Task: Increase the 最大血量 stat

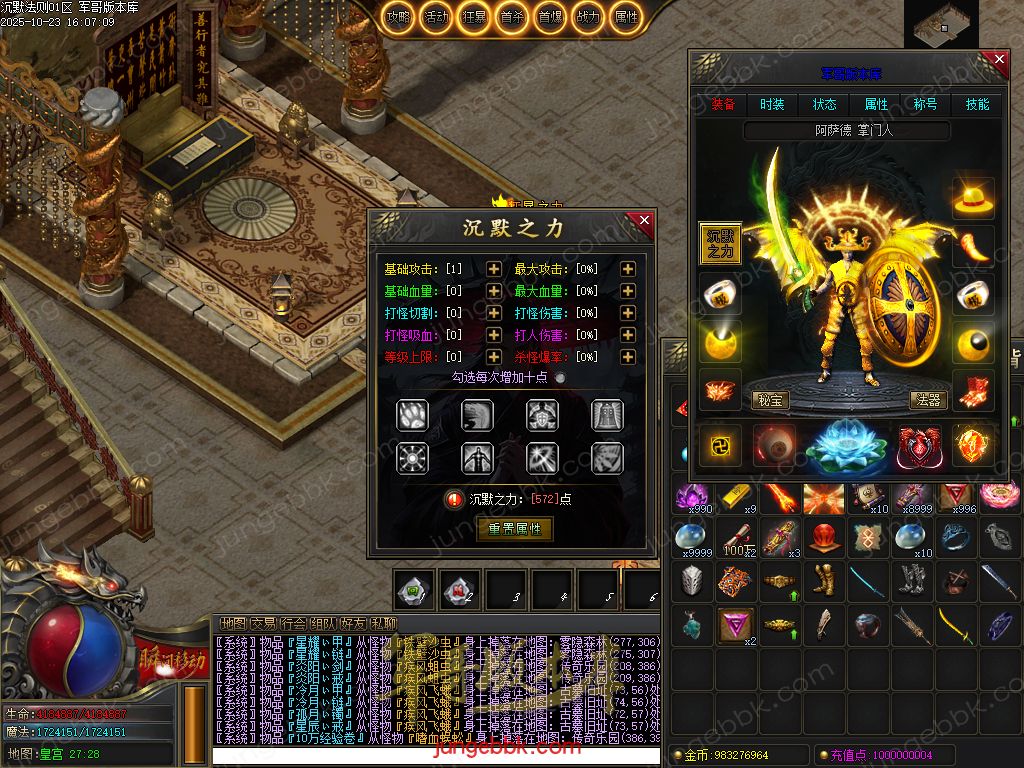Action: coord(627,291)
